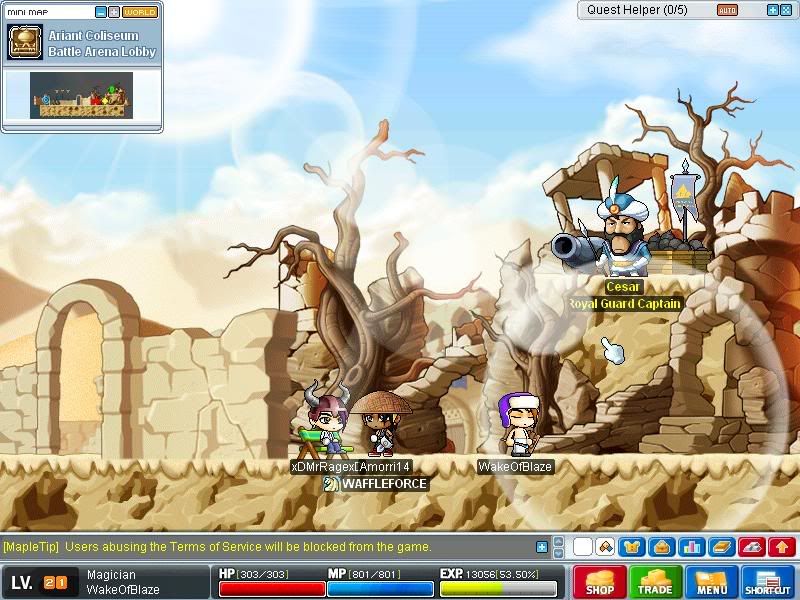
Task: Click the mini map area preview
Action: point(81,96)
